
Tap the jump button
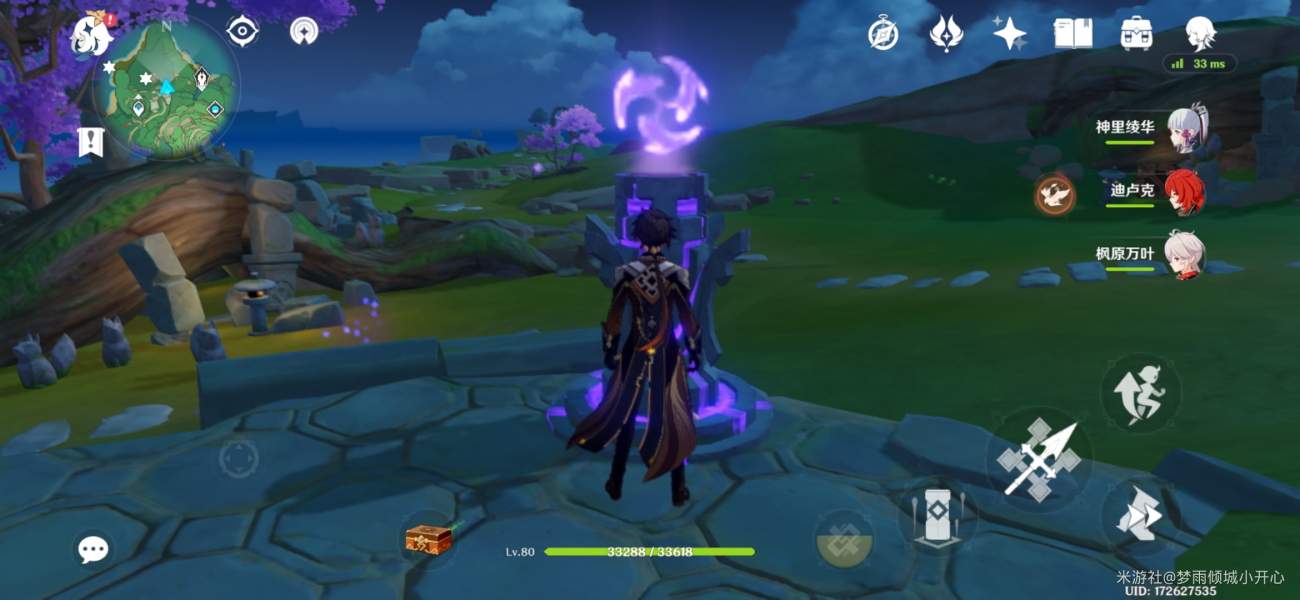[1140, 392]
